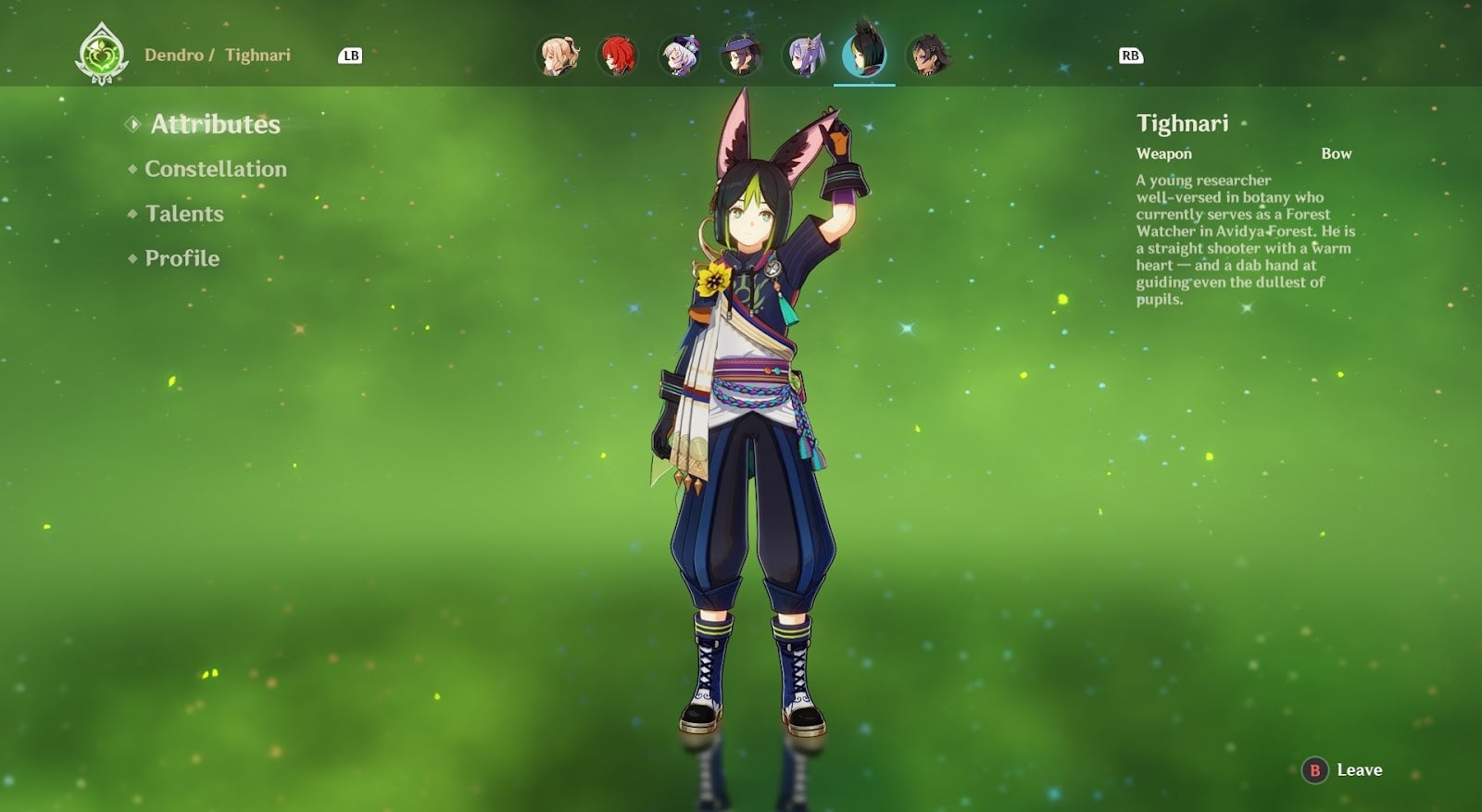The width and height of the screenshot is (1482, 812).
Task: Switch to the Talents section
Action: pyautogui.click(x=183, y=214)
